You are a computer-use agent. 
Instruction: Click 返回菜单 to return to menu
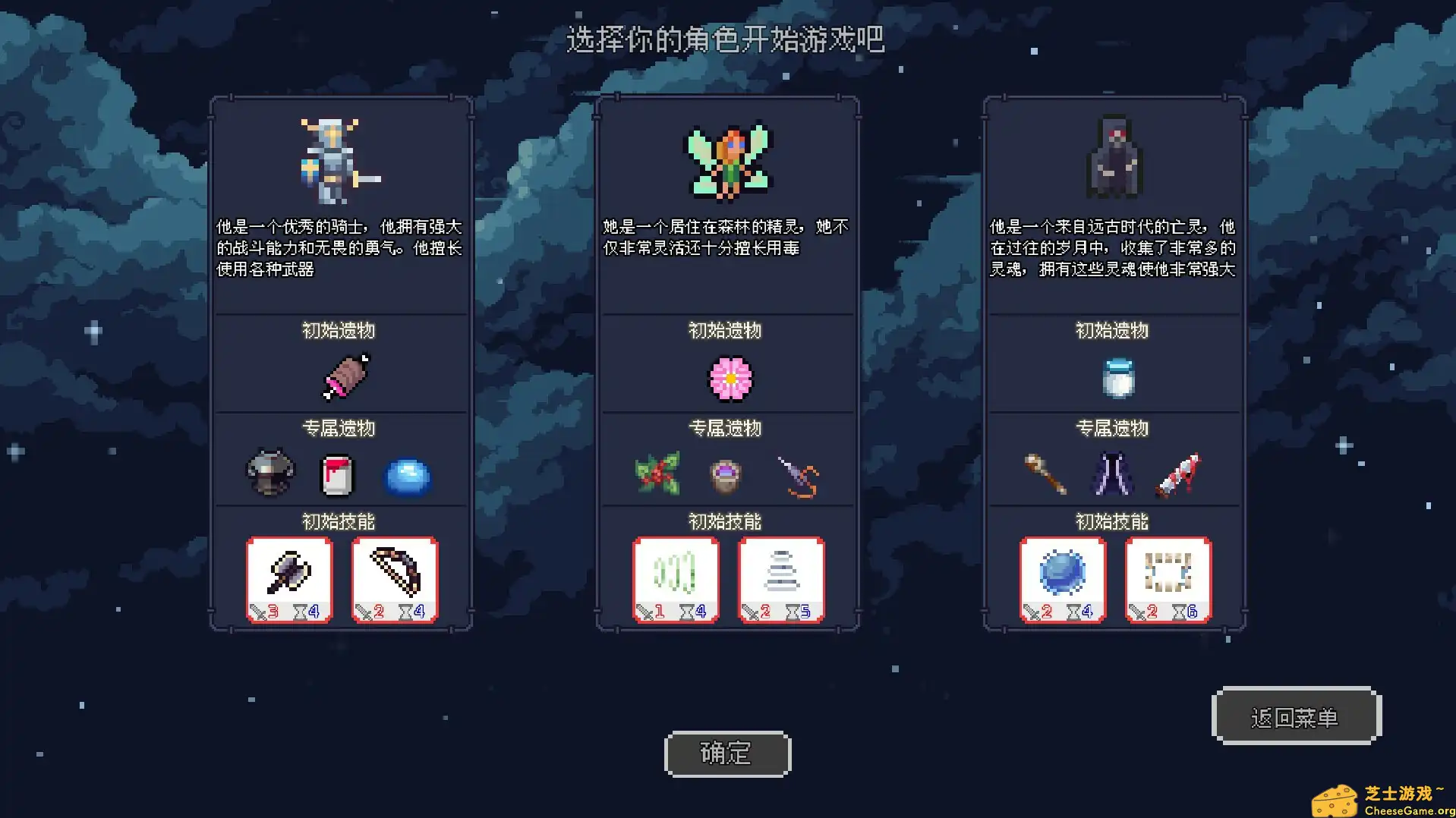[x=1296, y=715]
